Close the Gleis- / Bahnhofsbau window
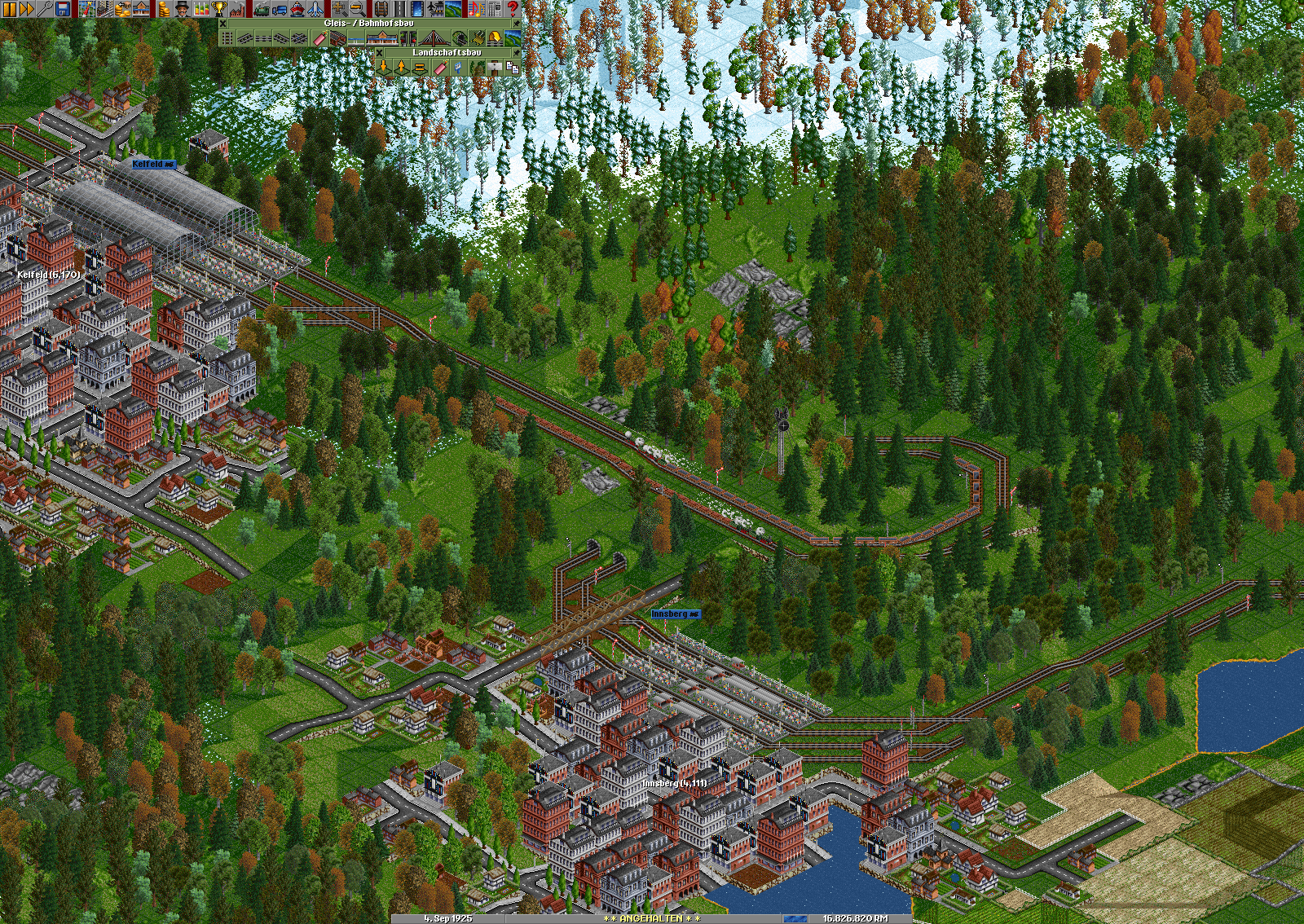The height and width of the screenshot is (924, 1304). tap(223, 24)
